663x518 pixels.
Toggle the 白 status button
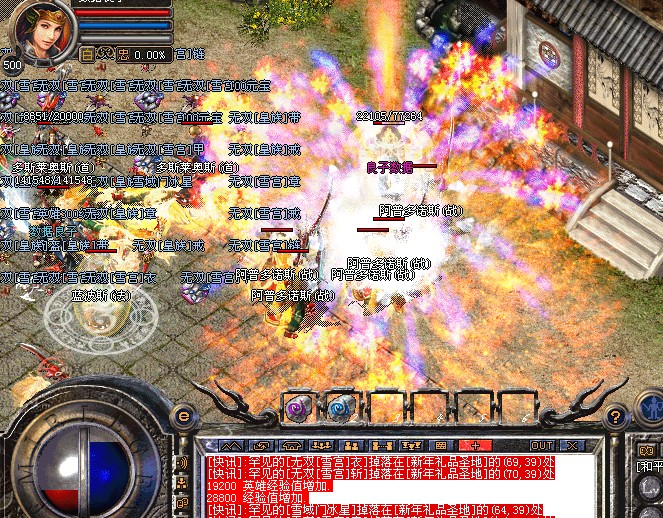[88, 54]
